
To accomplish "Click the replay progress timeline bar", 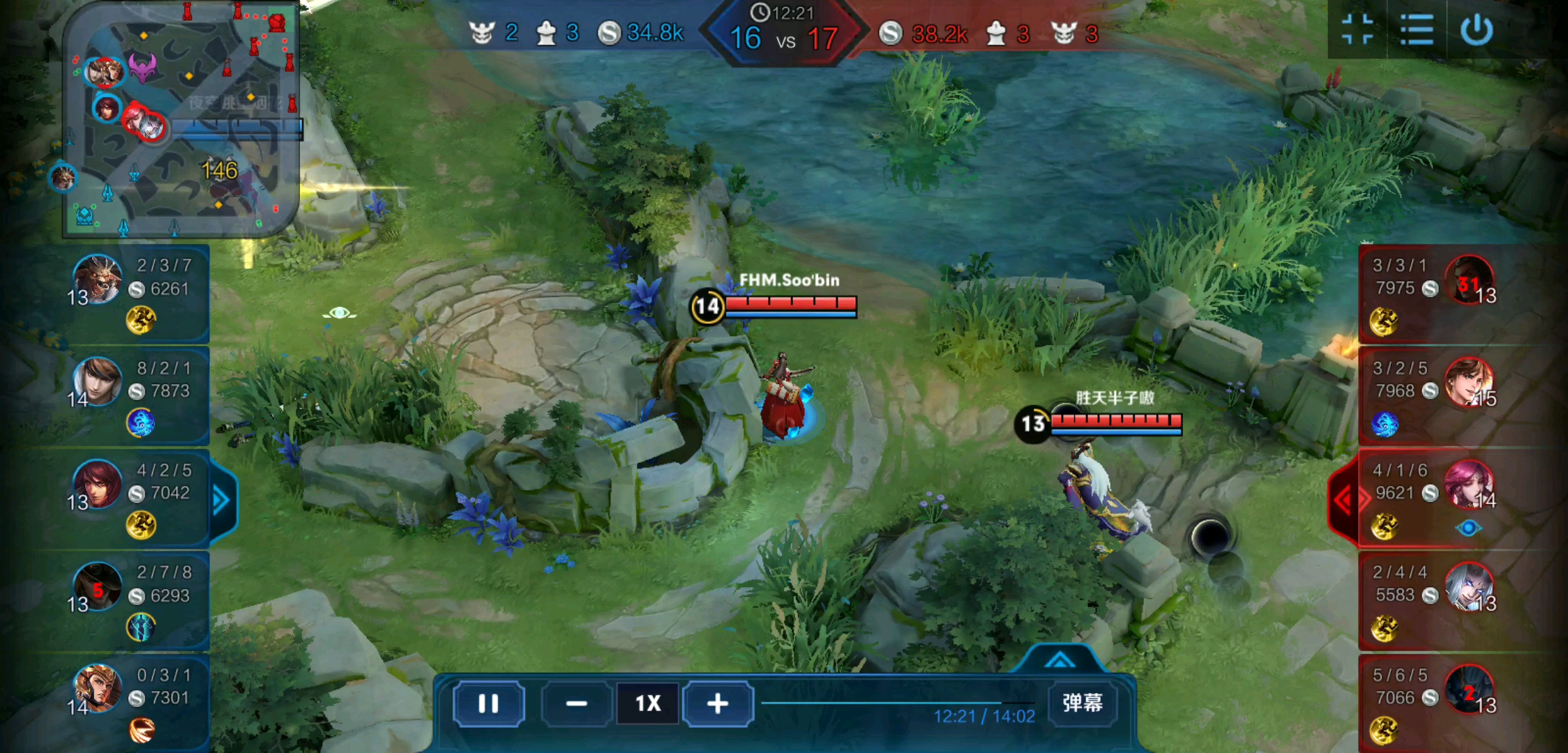I will coord(897,703).
